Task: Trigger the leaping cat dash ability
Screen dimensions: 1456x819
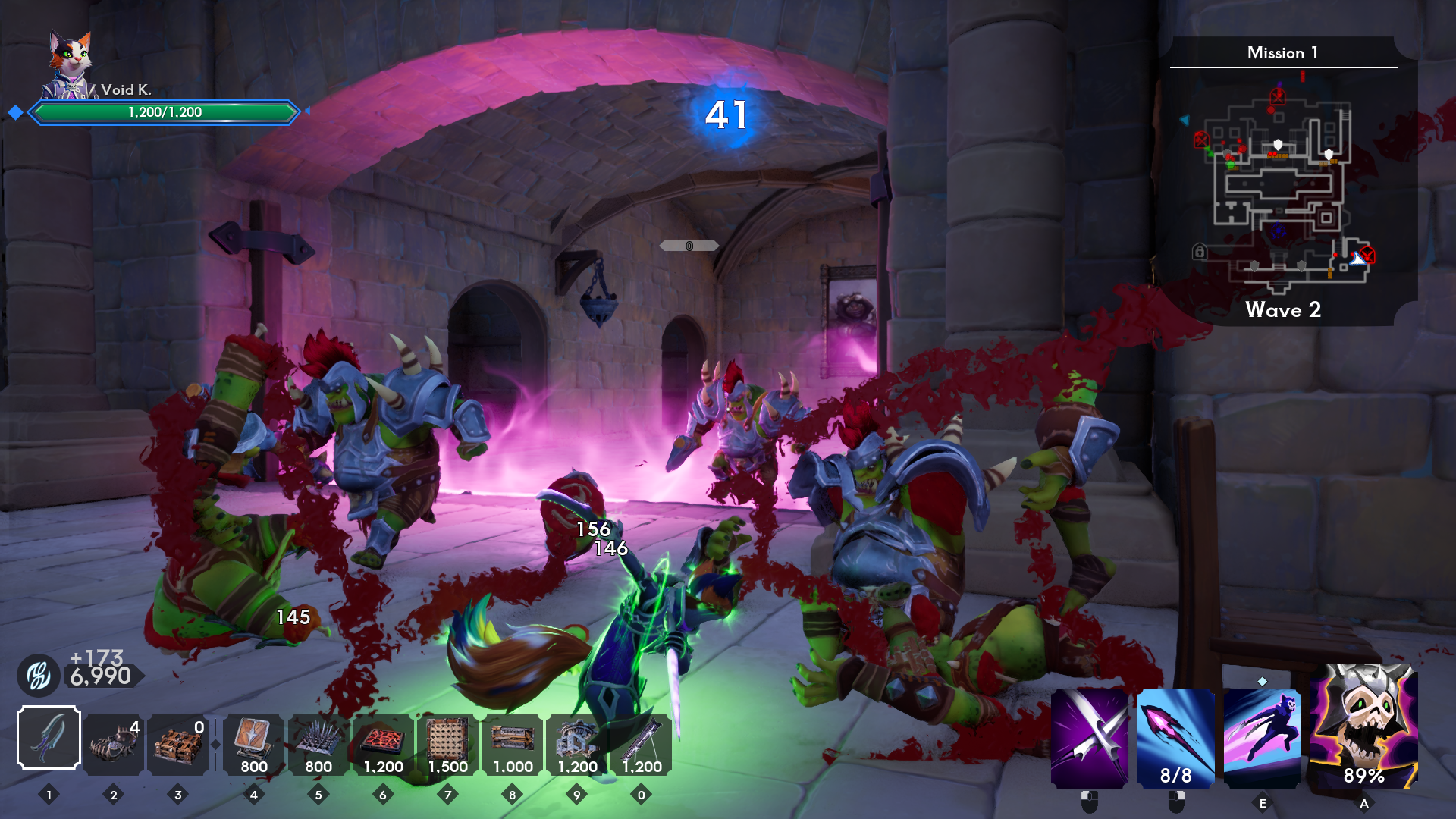Action: point(1262,737)
